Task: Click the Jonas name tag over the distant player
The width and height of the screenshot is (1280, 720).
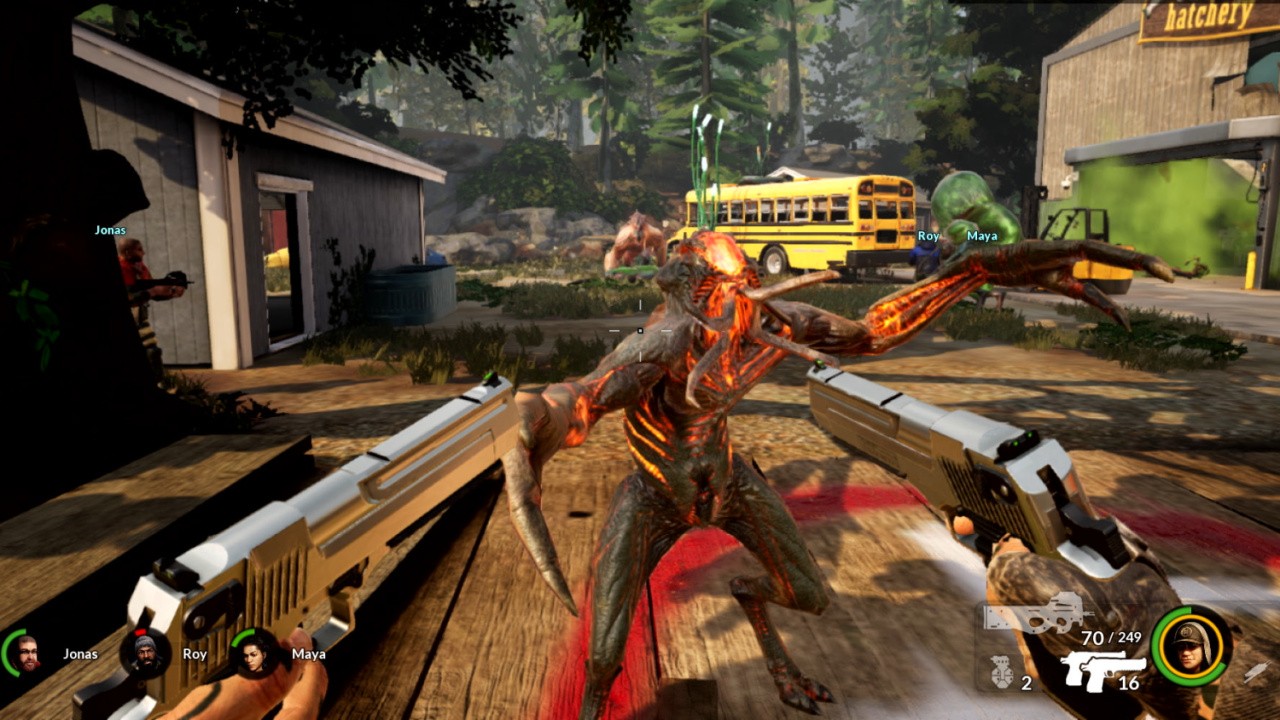Action: pyautogui.click(x=111, y=229)
